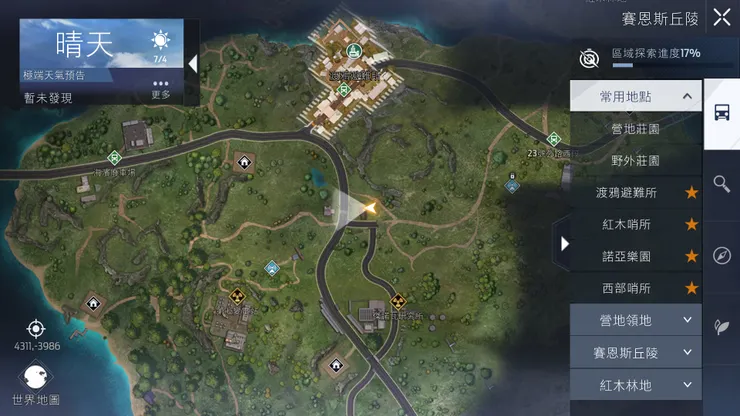Screen dimensions: 740x416
Task: Expand the 賽恩斯丘陵 dropdown
Action: [635, 352]
